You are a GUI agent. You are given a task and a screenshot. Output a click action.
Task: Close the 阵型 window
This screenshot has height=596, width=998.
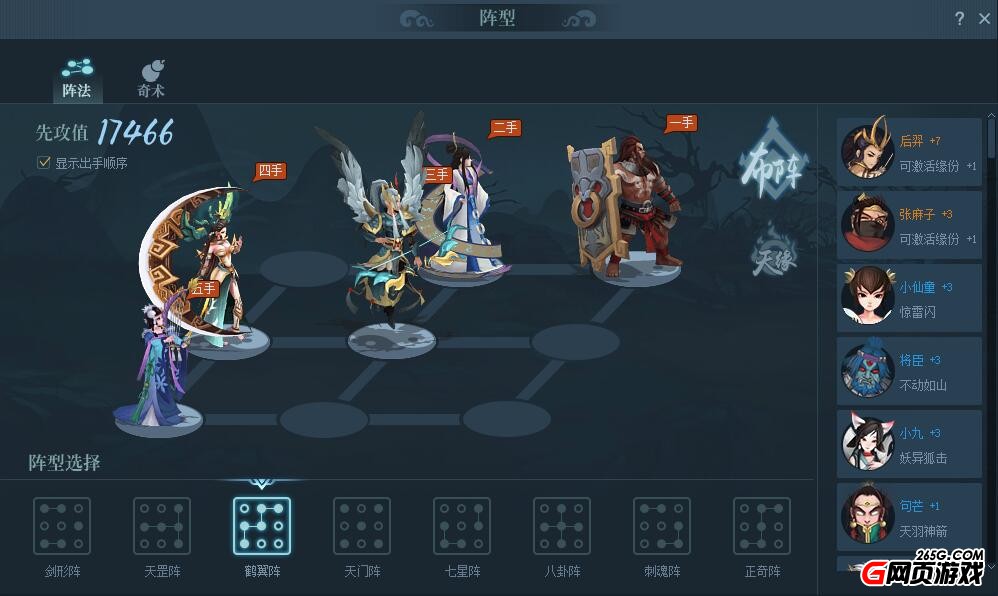pyautogui.click(x=984, y=19)
